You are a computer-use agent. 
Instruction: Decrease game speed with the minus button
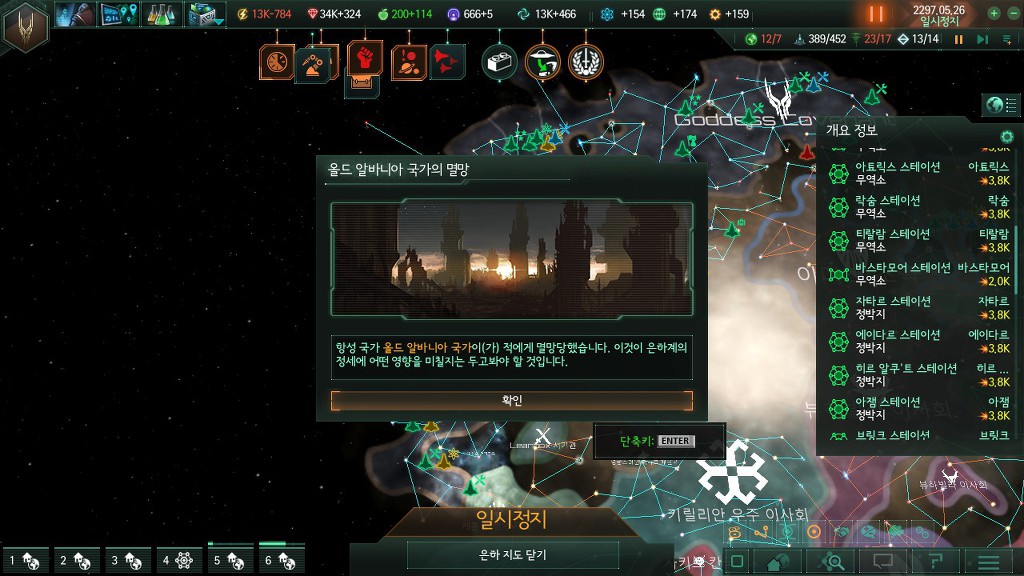click(x=1014, y=13)
